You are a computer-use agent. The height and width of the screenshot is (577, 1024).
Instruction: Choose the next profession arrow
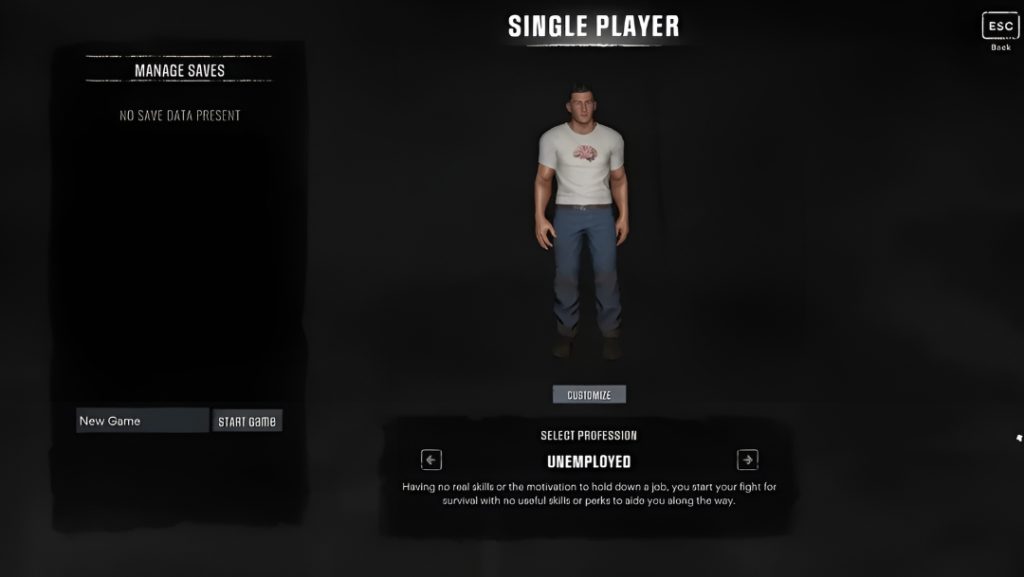tap(747, 460)
